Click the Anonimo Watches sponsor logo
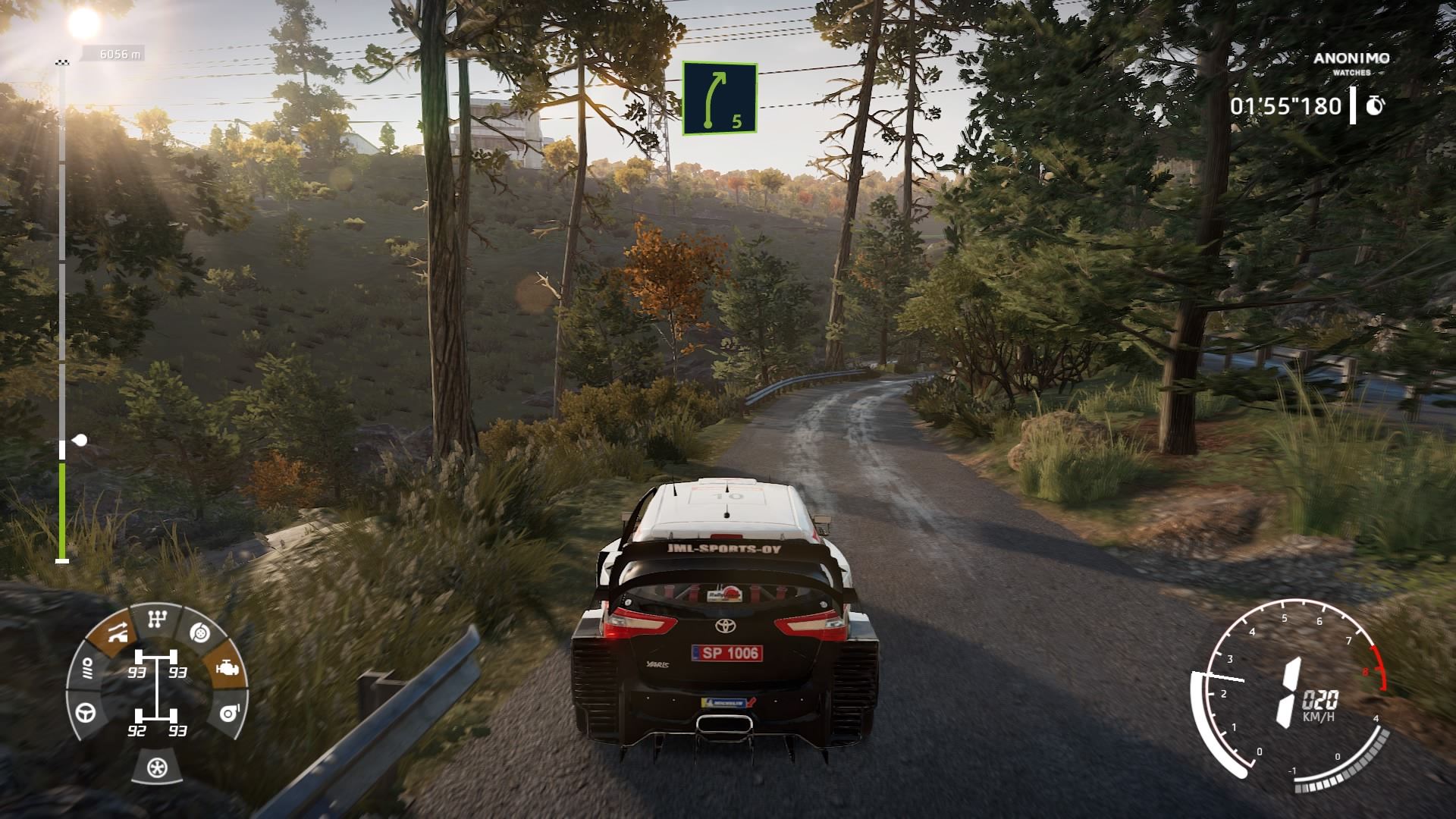The image size is (1456, 819). [x=1351, y=63]
